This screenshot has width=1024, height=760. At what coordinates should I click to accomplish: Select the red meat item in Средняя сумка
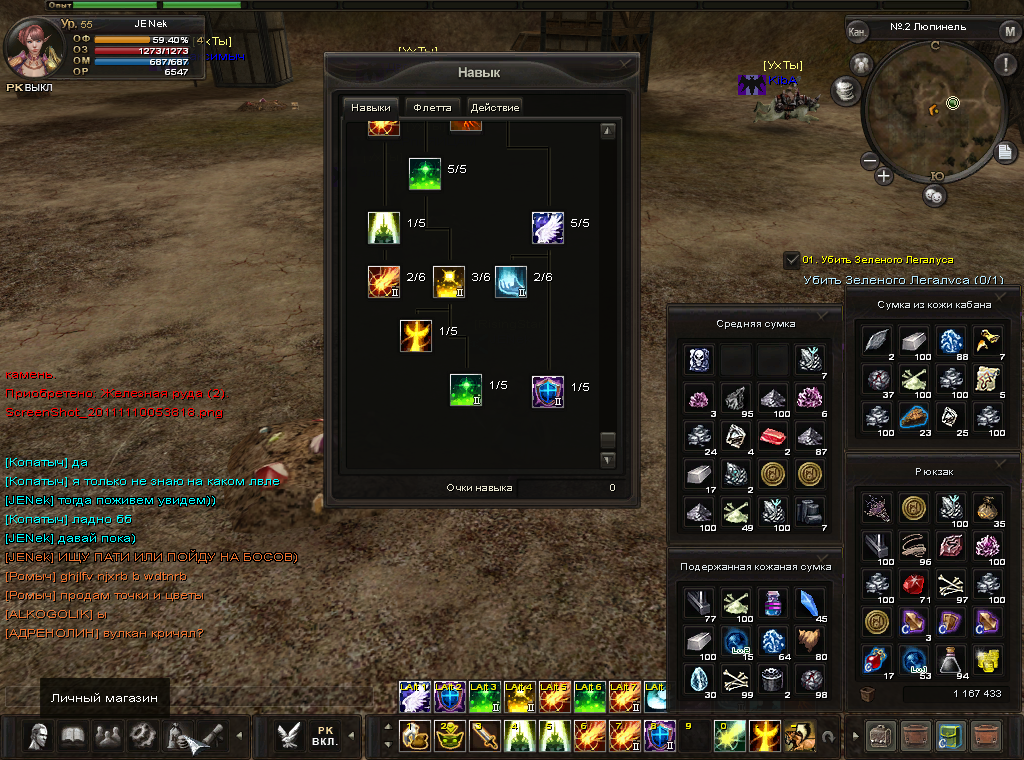[x=773, y=435]
